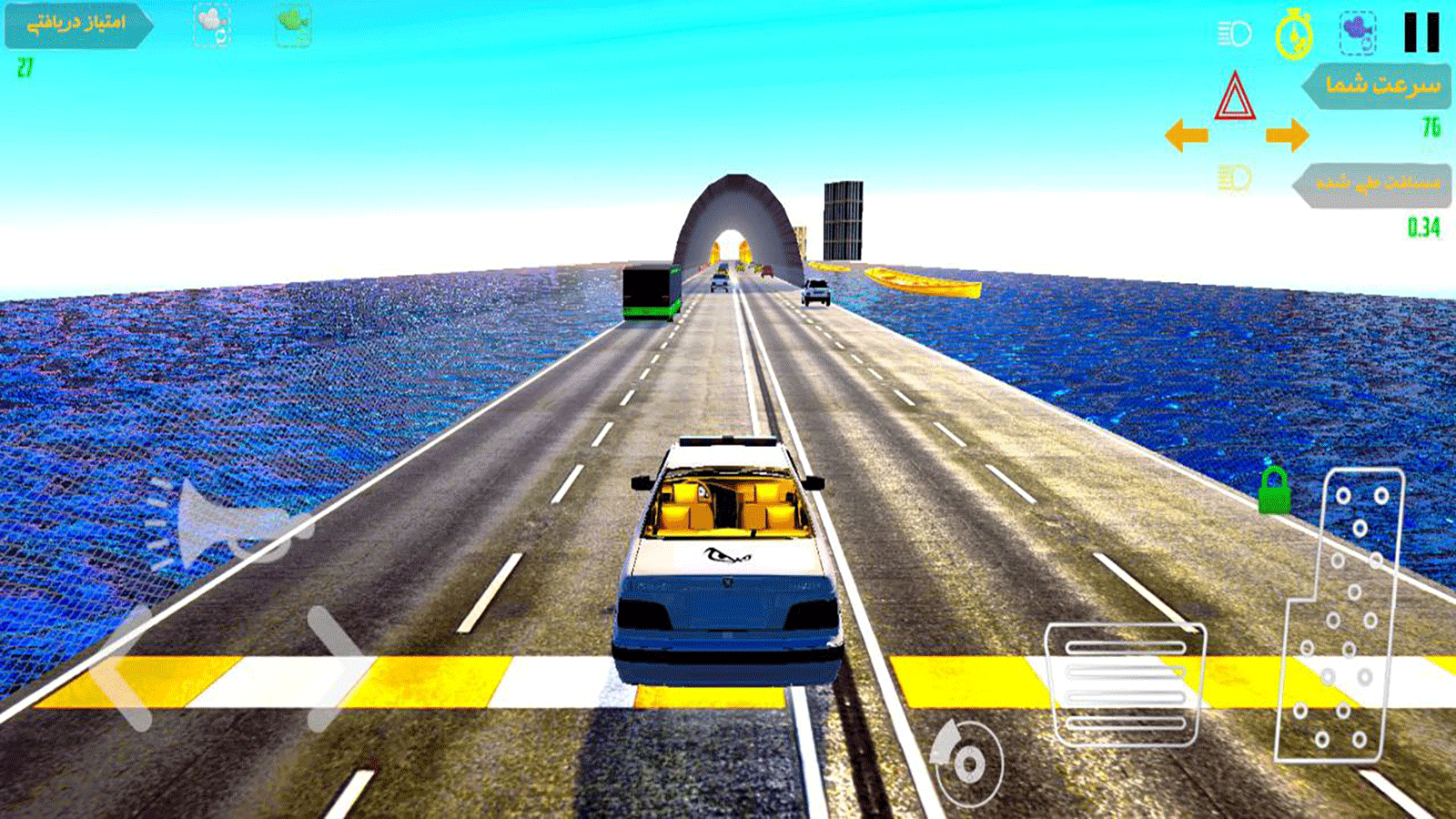Tap the purple camera view icon
This screenshot has width=1456, height=819.
pyautogui.click(x=1357, y=33)
